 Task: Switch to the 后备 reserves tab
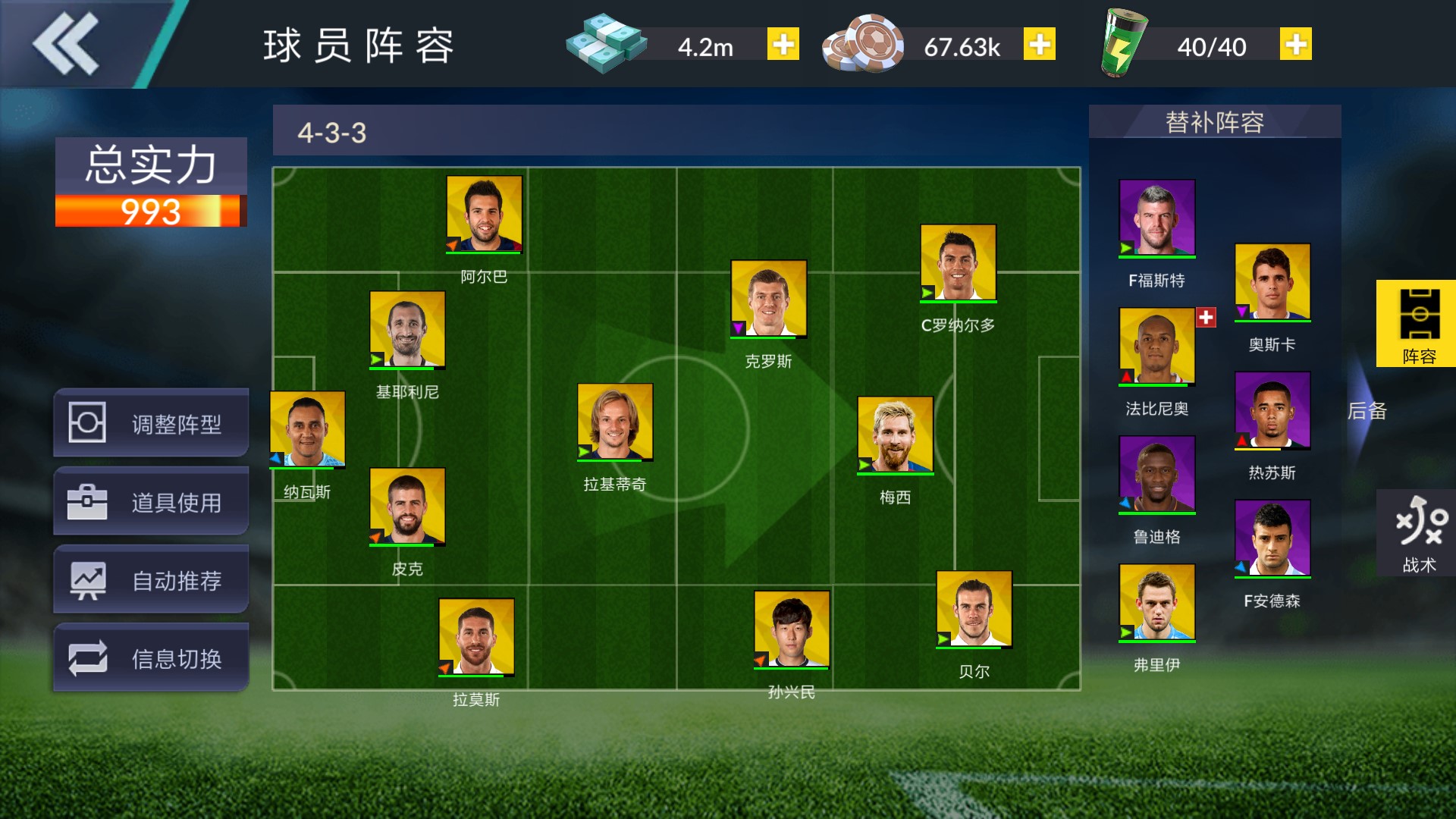point(1367,411)
